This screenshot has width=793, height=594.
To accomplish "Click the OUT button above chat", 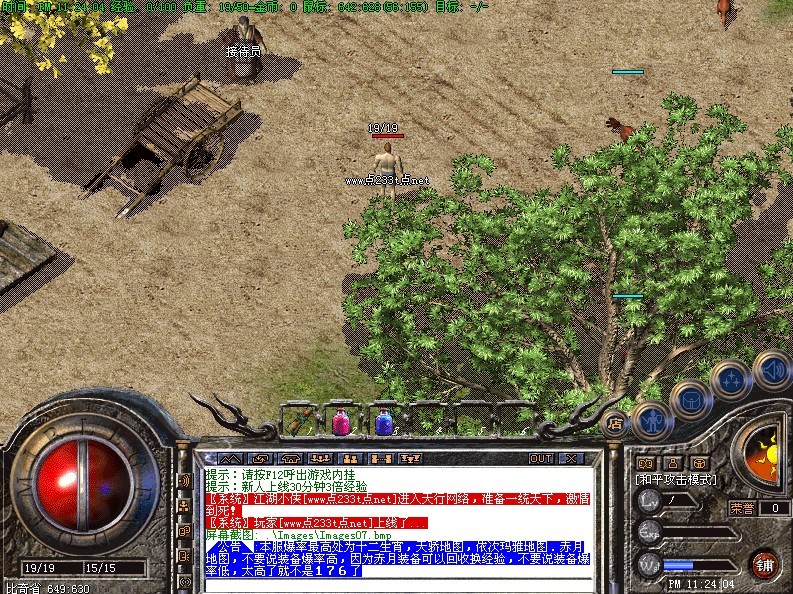I will pos(540,458).
